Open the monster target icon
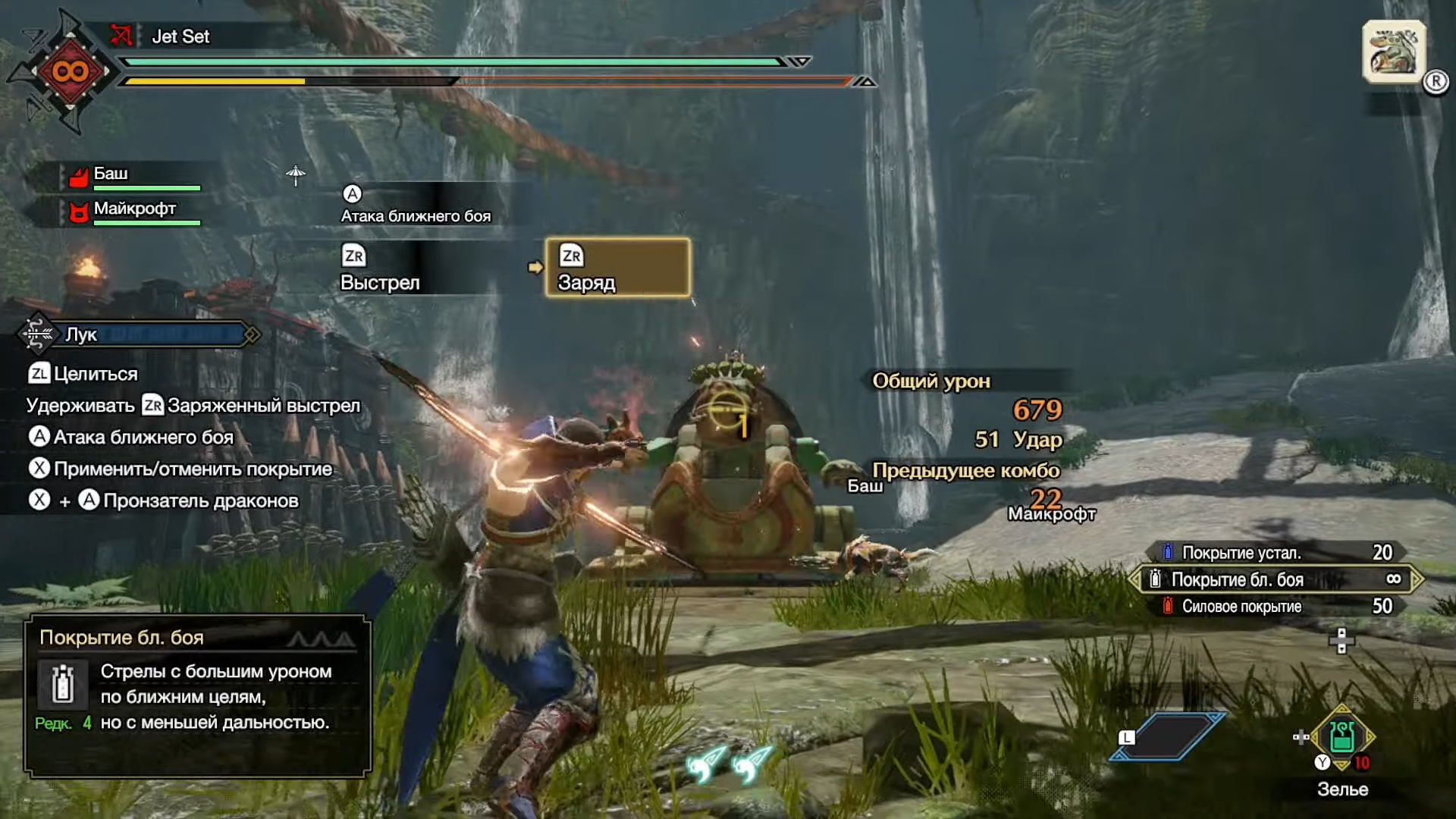The height and width of the screenshot is (819, 1456). click(1394, 52)
